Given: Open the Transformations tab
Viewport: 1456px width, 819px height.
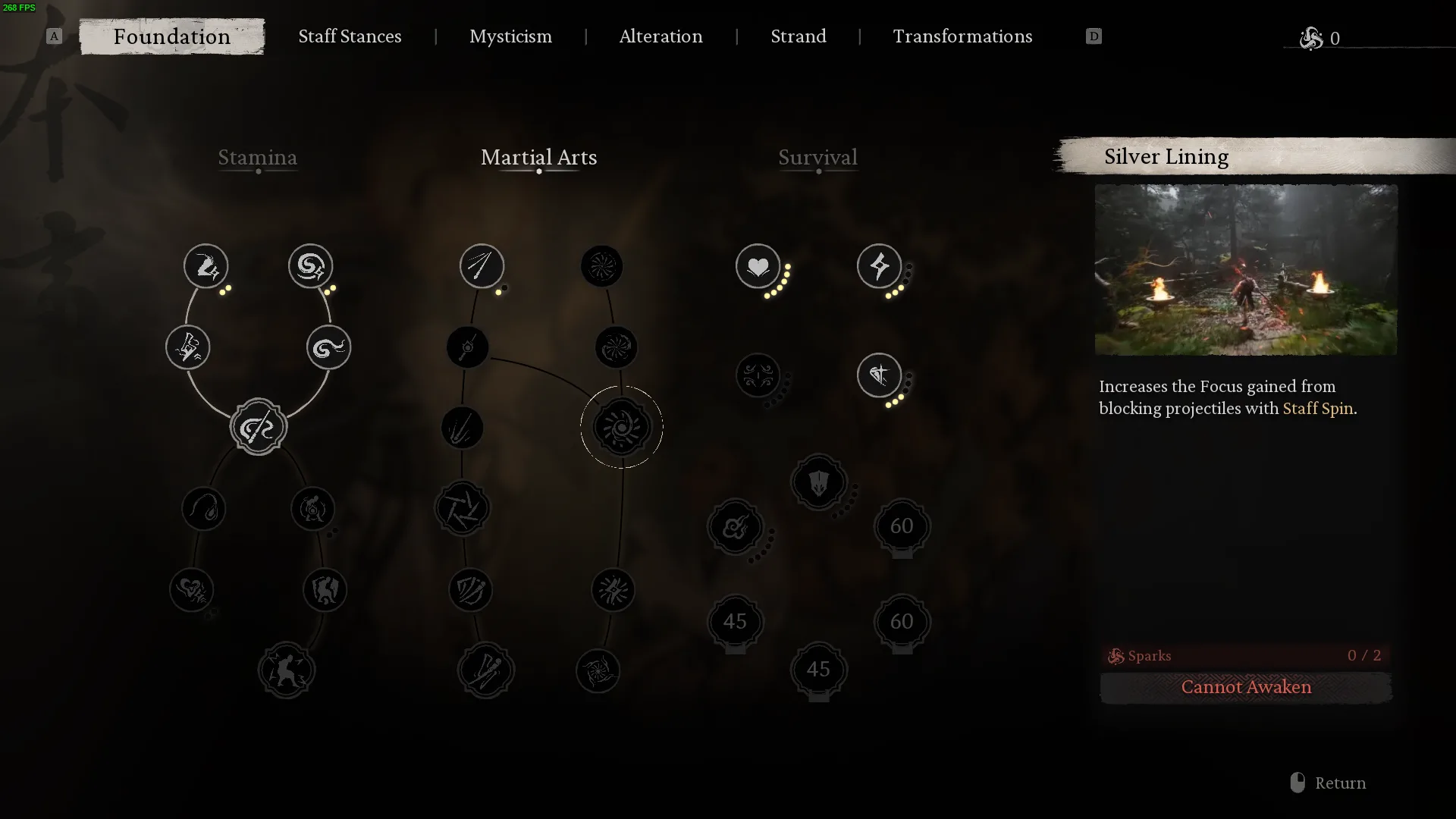Looking at the screenshot, I should (962, 36).
